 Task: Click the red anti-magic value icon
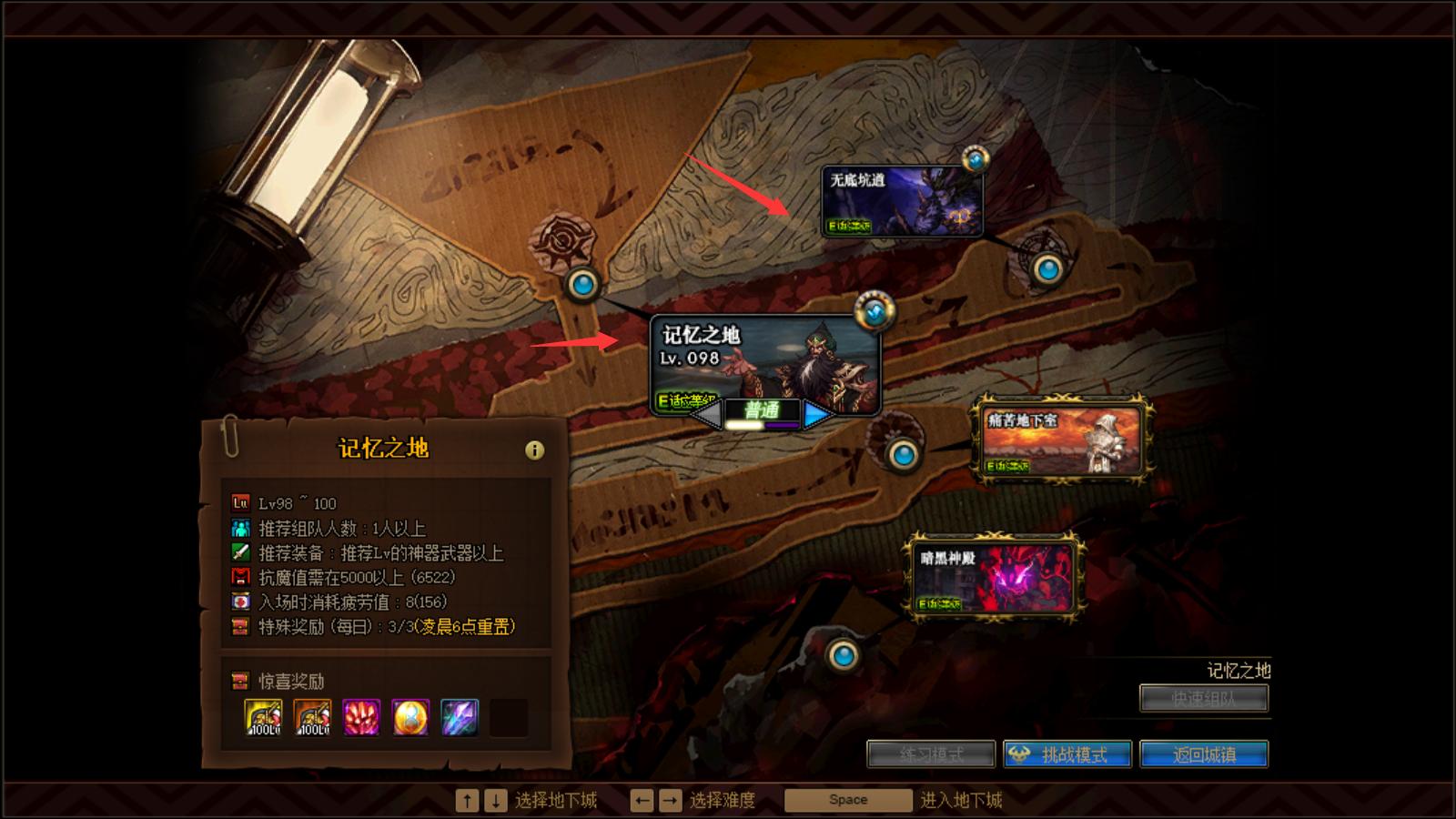[239, 575]
